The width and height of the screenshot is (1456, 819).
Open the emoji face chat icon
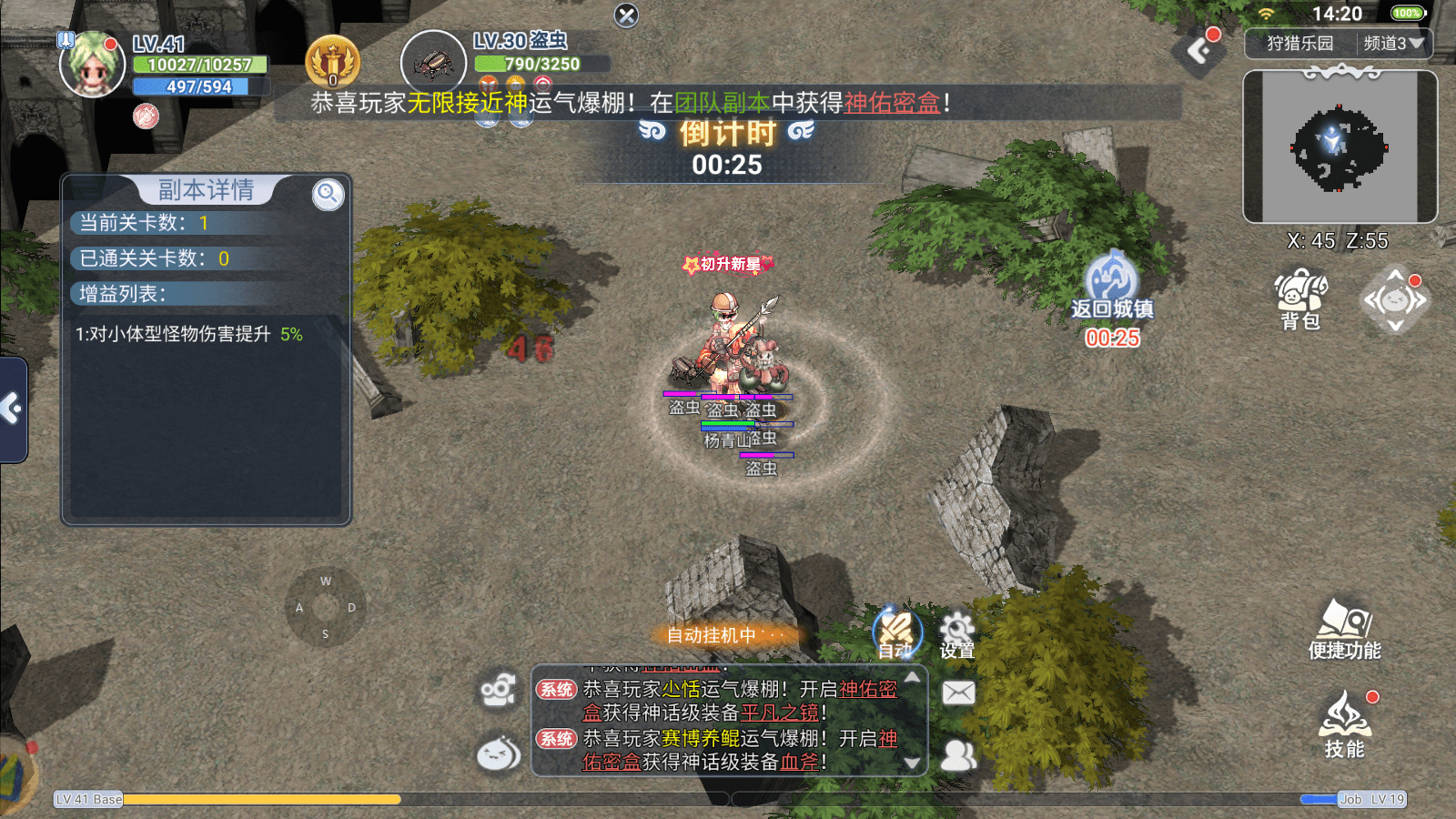(x=498, y=753)
